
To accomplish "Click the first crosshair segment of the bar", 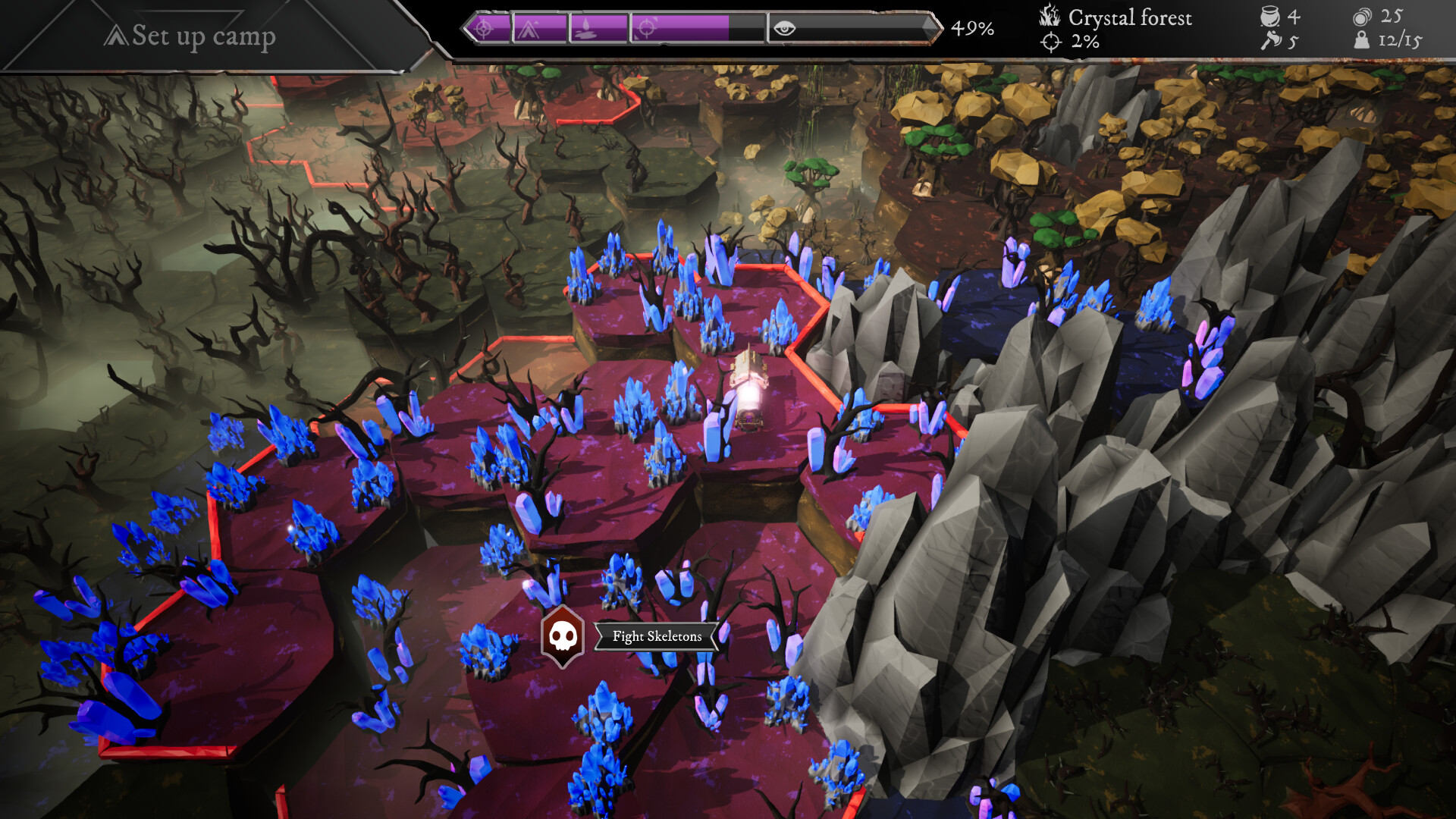I will 485,29.
